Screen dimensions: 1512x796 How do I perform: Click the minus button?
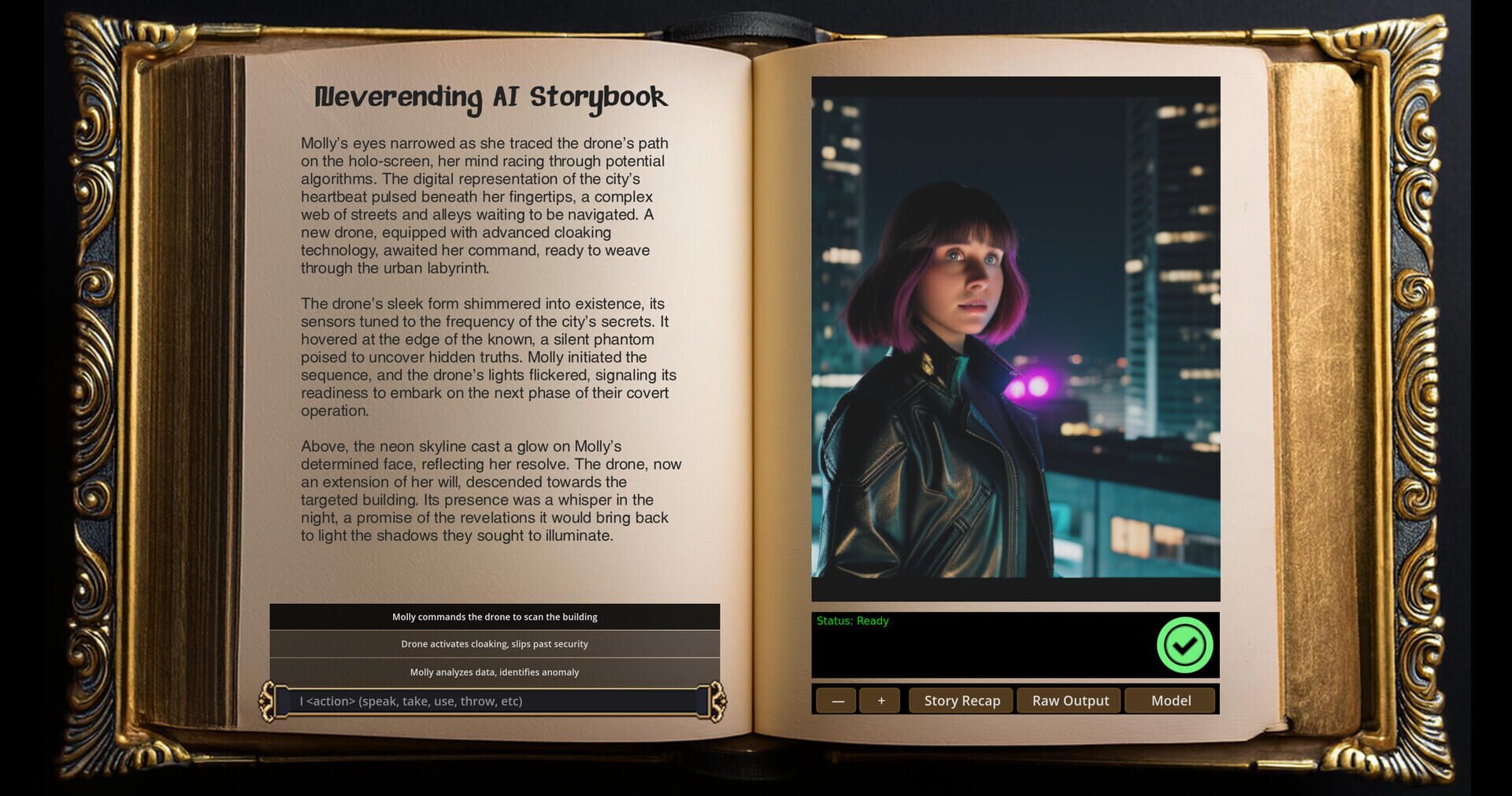point(836,700)
